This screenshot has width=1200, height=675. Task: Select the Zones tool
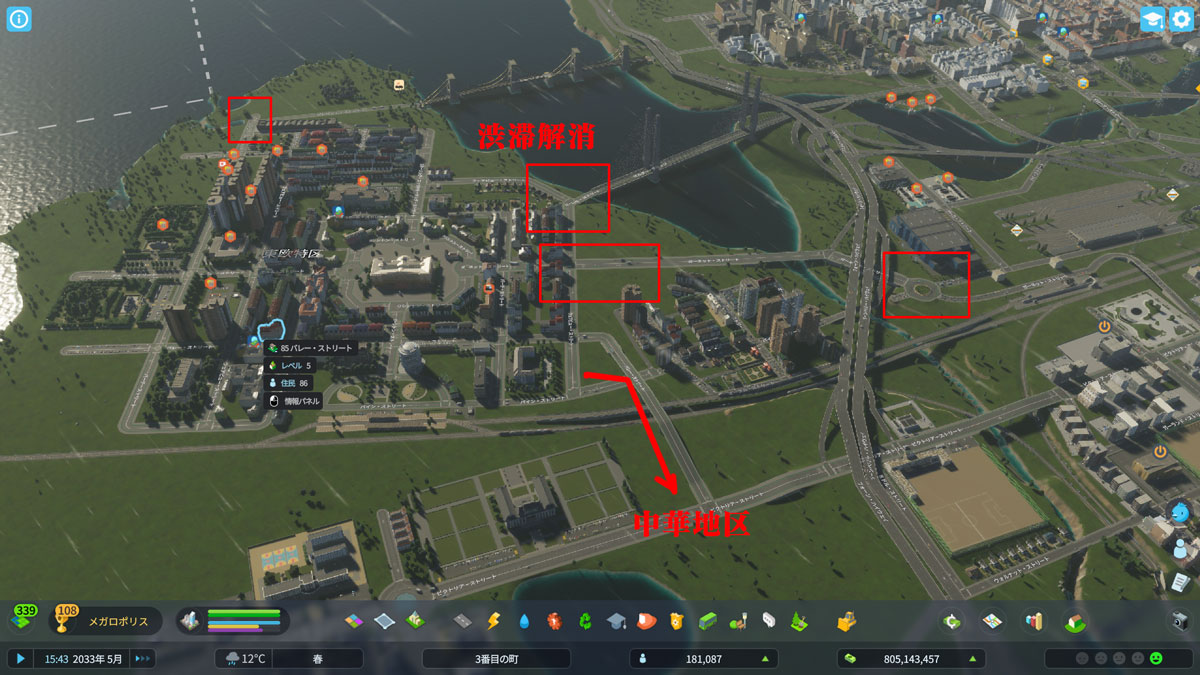tap(354, 621)
